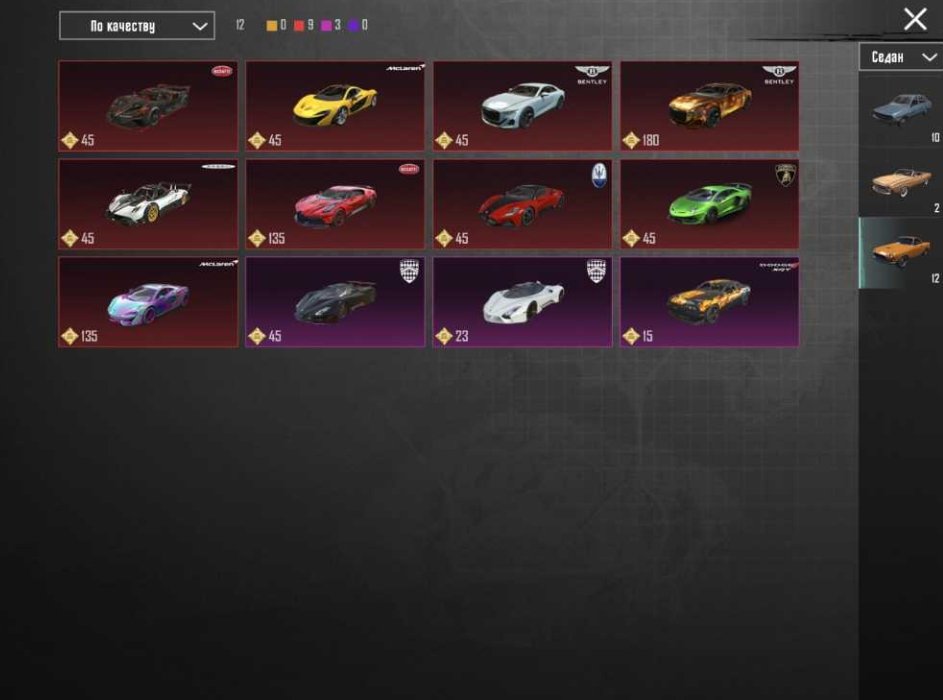Choose the red Bugatti skin costing 135
The height and width of the screenshot is (700, 943).
(x=335, y=204)
